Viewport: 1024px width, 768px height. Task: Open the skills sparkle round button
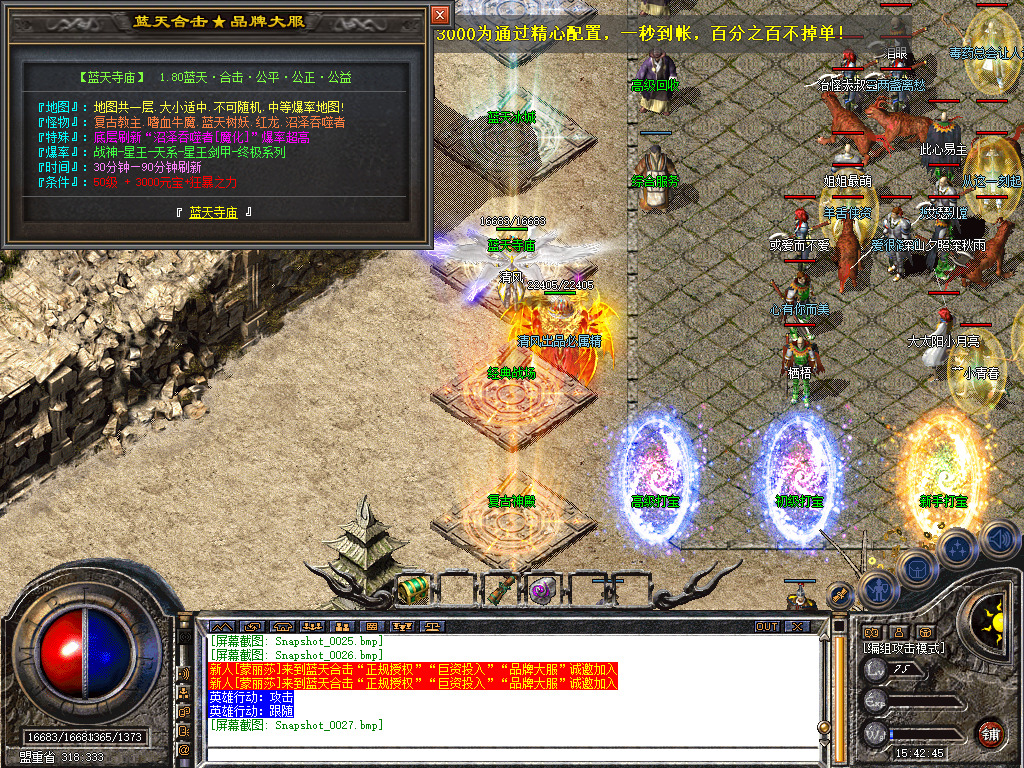(x=957, y=548)
